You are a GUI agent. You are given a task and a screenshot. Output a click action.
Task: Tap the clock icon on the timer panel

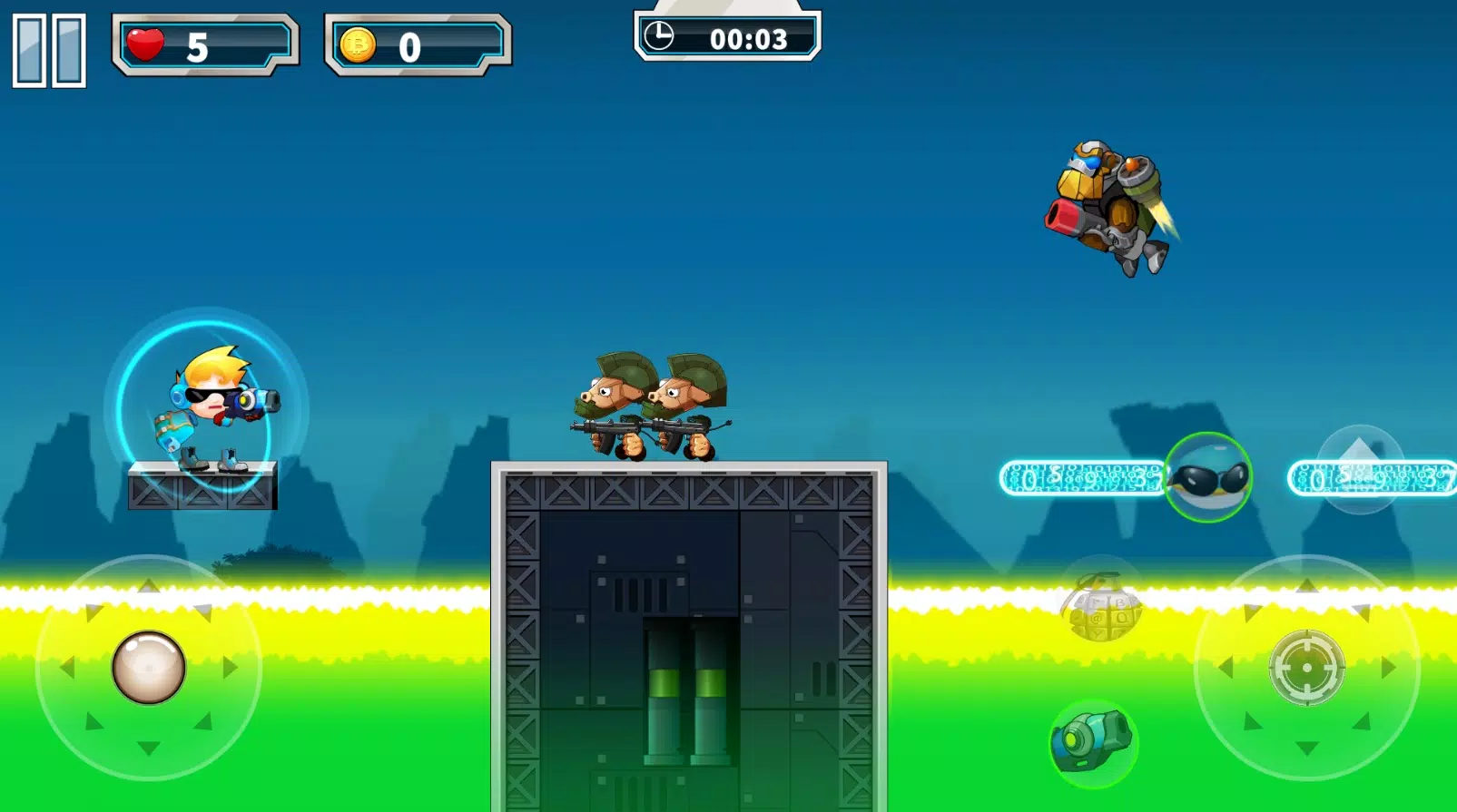pos(661,38)
